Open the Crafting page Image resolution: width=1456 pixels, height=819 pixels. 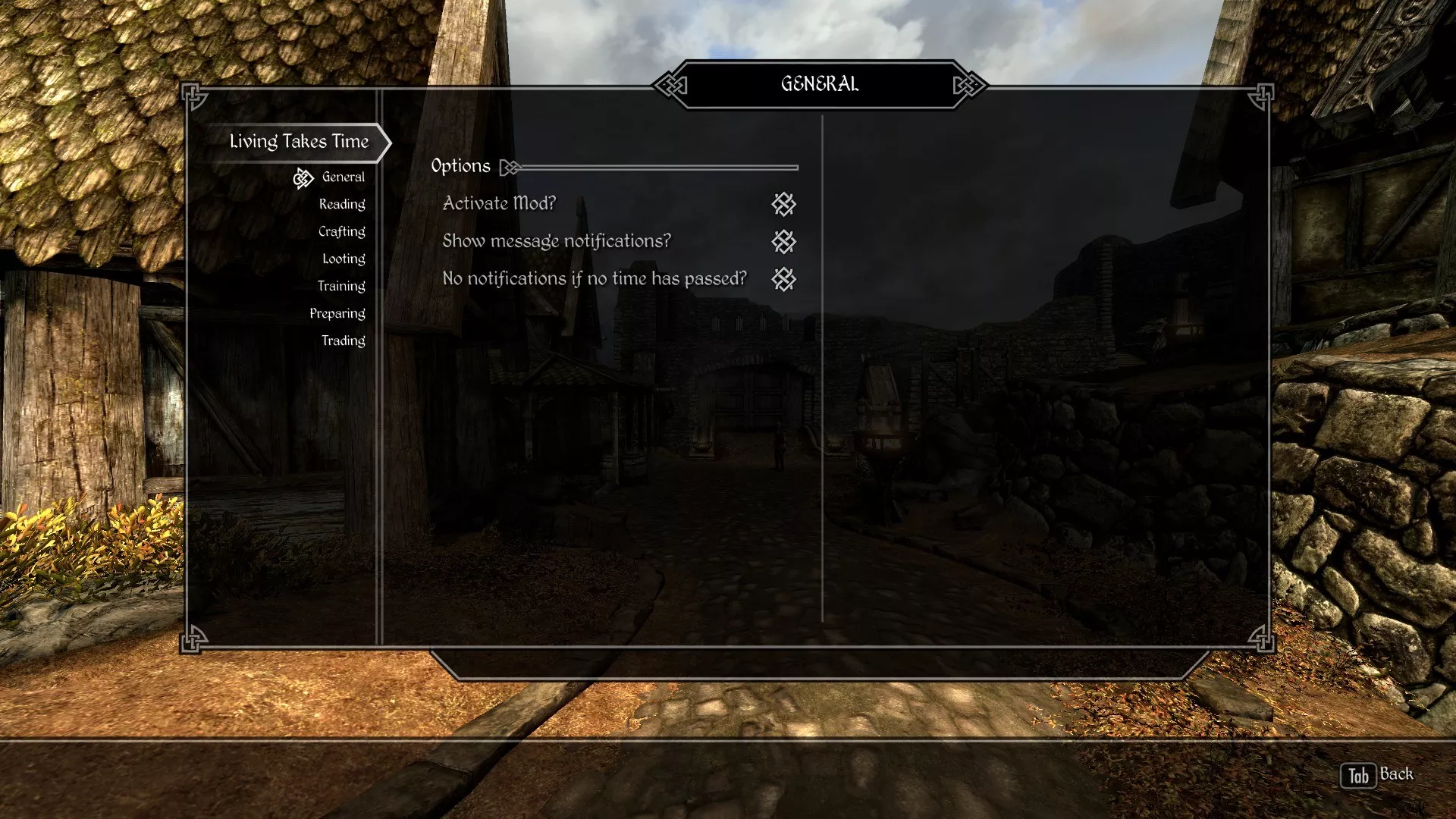click(x=342, y=232)
